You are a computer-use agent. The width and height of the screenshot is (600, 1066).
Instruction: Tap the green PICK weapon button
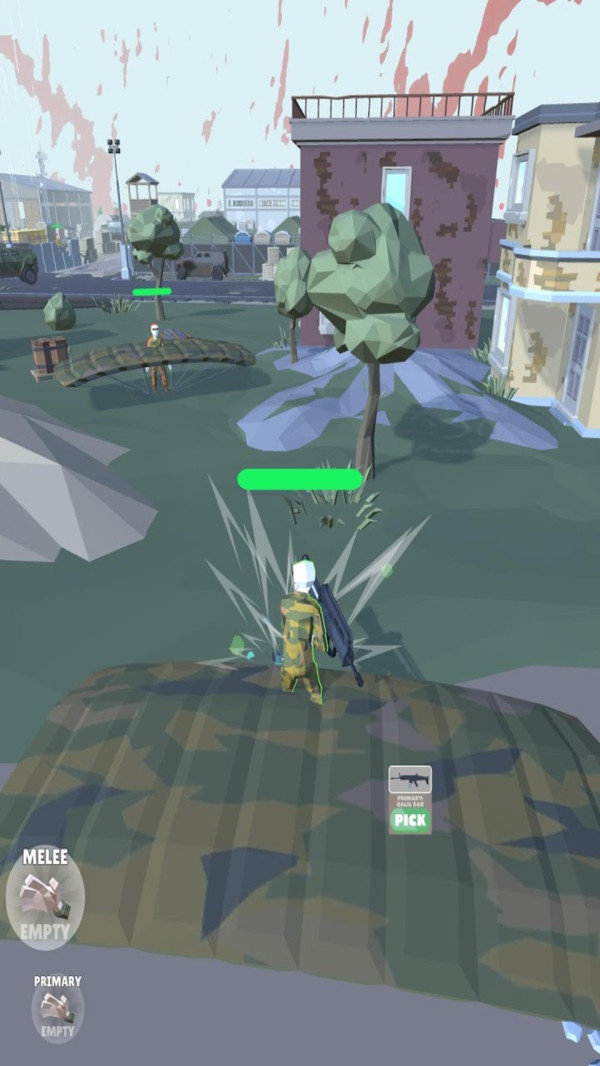[x=410, y=821]
